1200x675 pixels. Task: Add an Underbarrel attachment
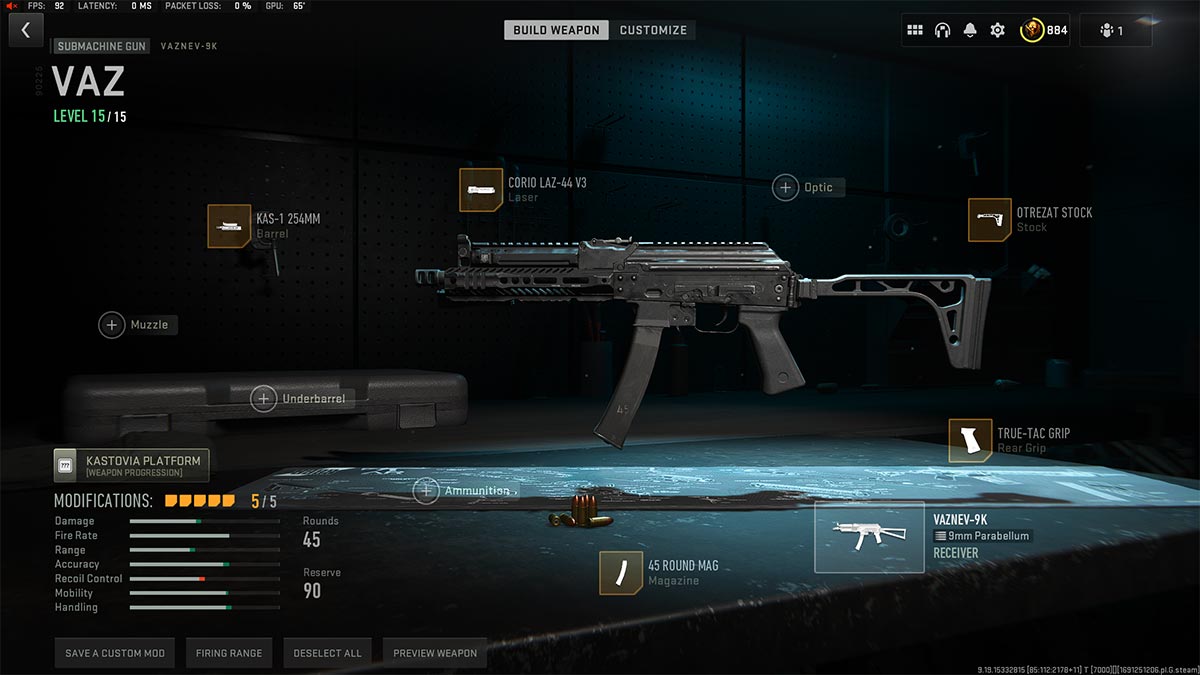pyautogui.click(x=264, y=399)
